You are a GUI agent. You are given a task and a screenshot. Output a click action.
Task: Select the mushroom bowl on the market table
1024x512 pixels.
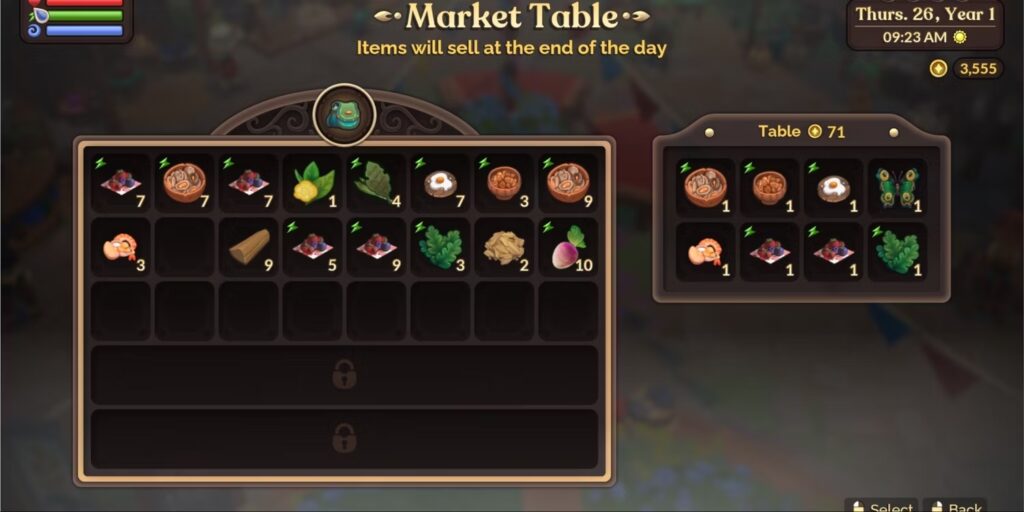[705, 187]
